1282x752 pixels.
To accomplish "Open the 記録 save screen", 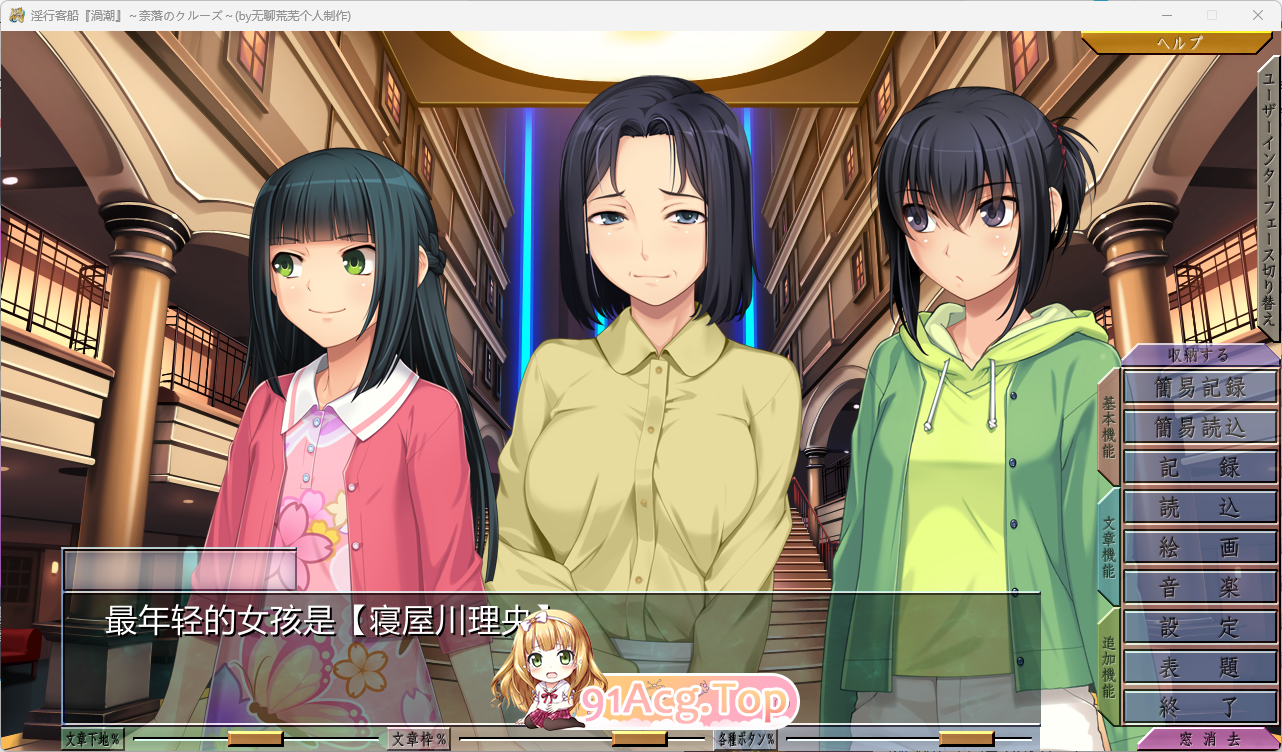I will (x=1199, y=466).
